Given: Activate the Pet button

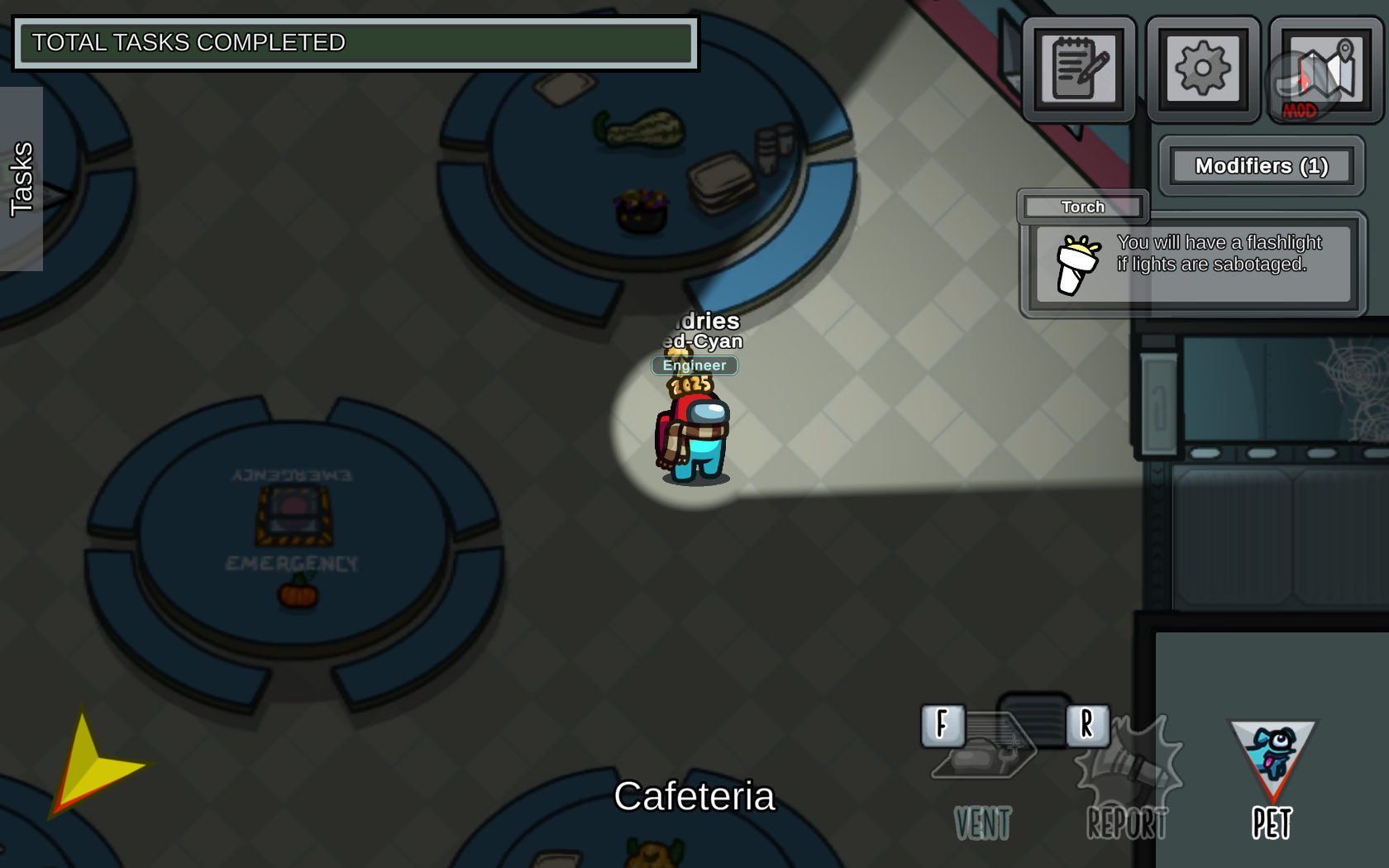Looking at the screenshot, I should pyautogui.click(x=1272, y=777).
